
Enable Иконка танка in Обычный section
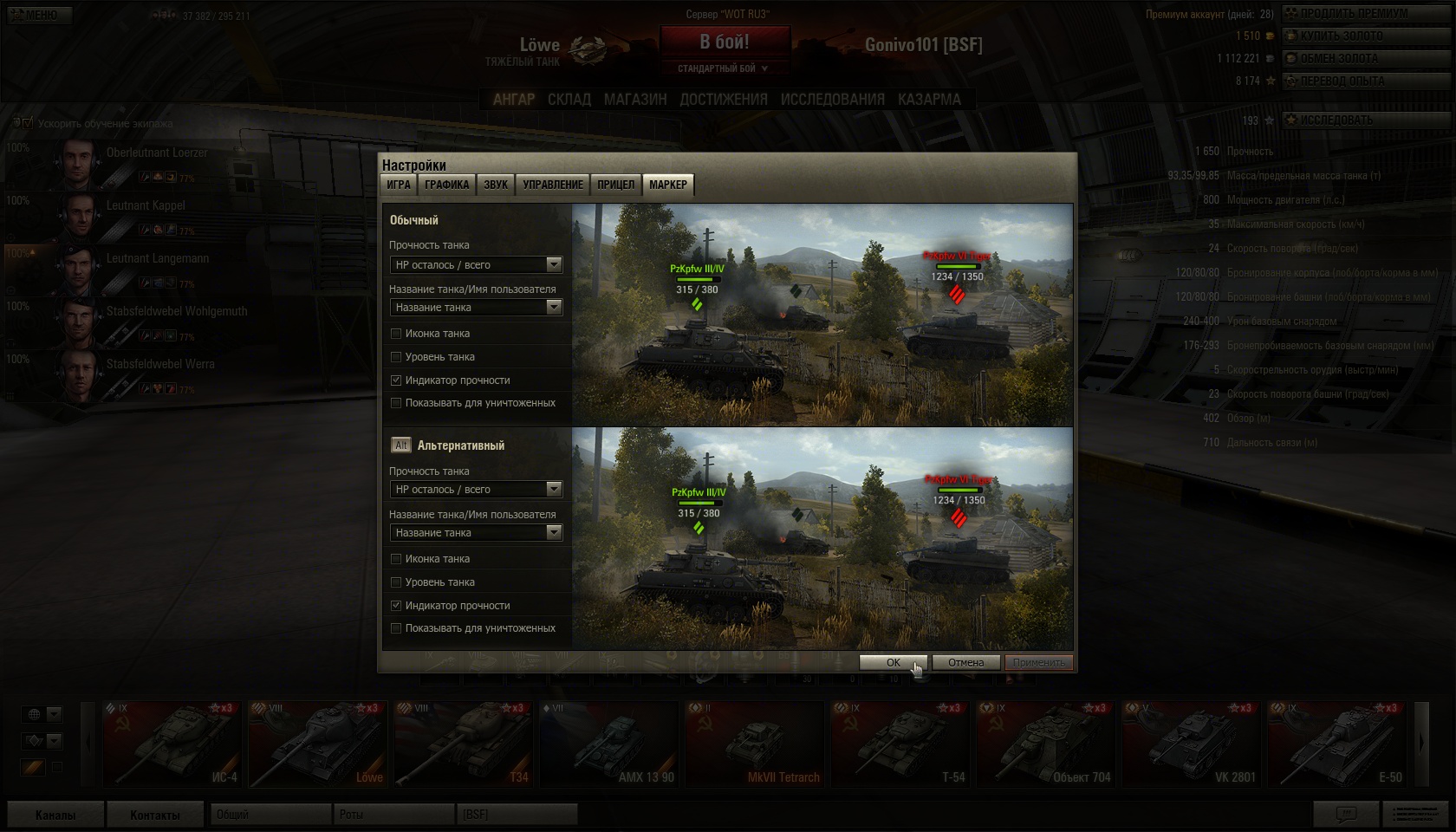396,334
